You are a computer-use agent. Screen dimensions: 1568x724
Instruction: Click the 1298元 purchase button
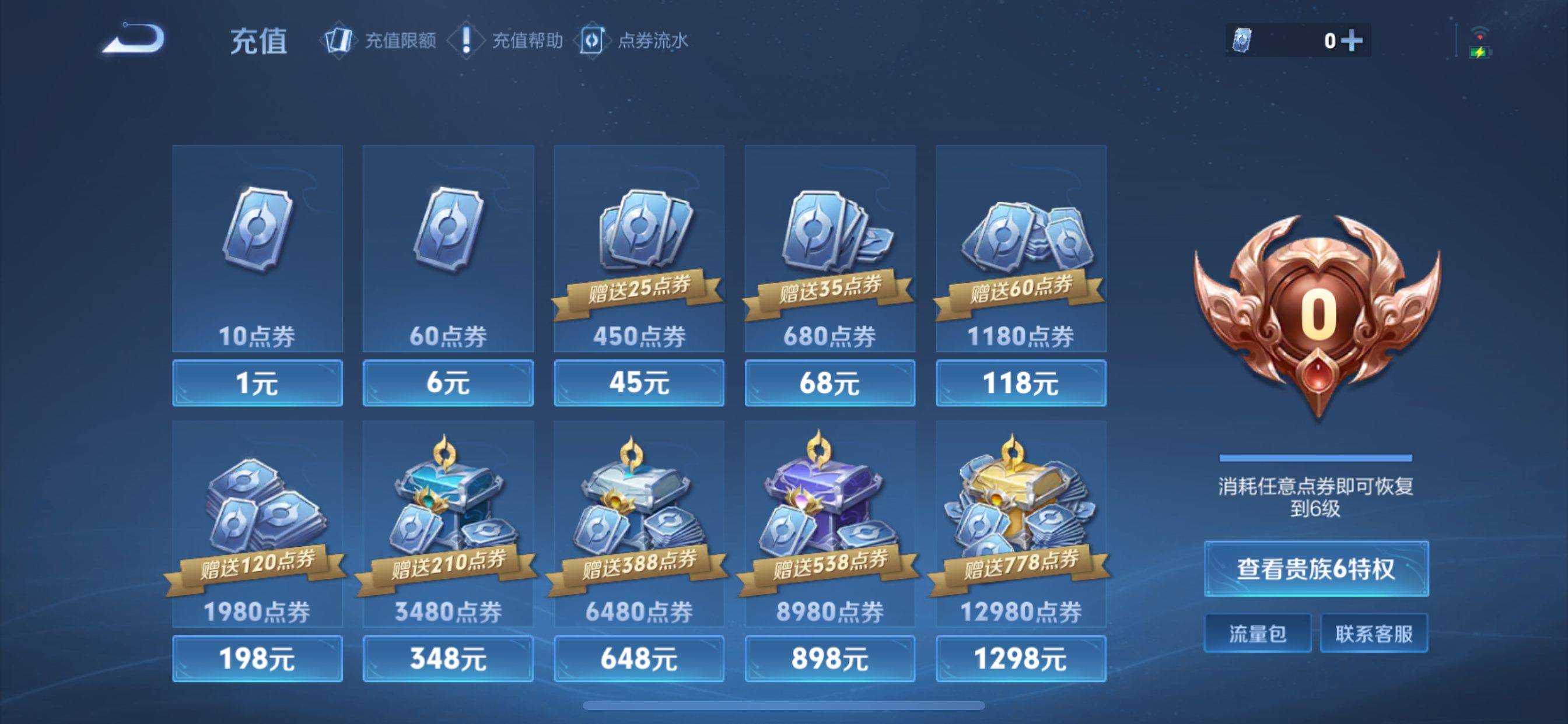click(x=1021, y=658)
